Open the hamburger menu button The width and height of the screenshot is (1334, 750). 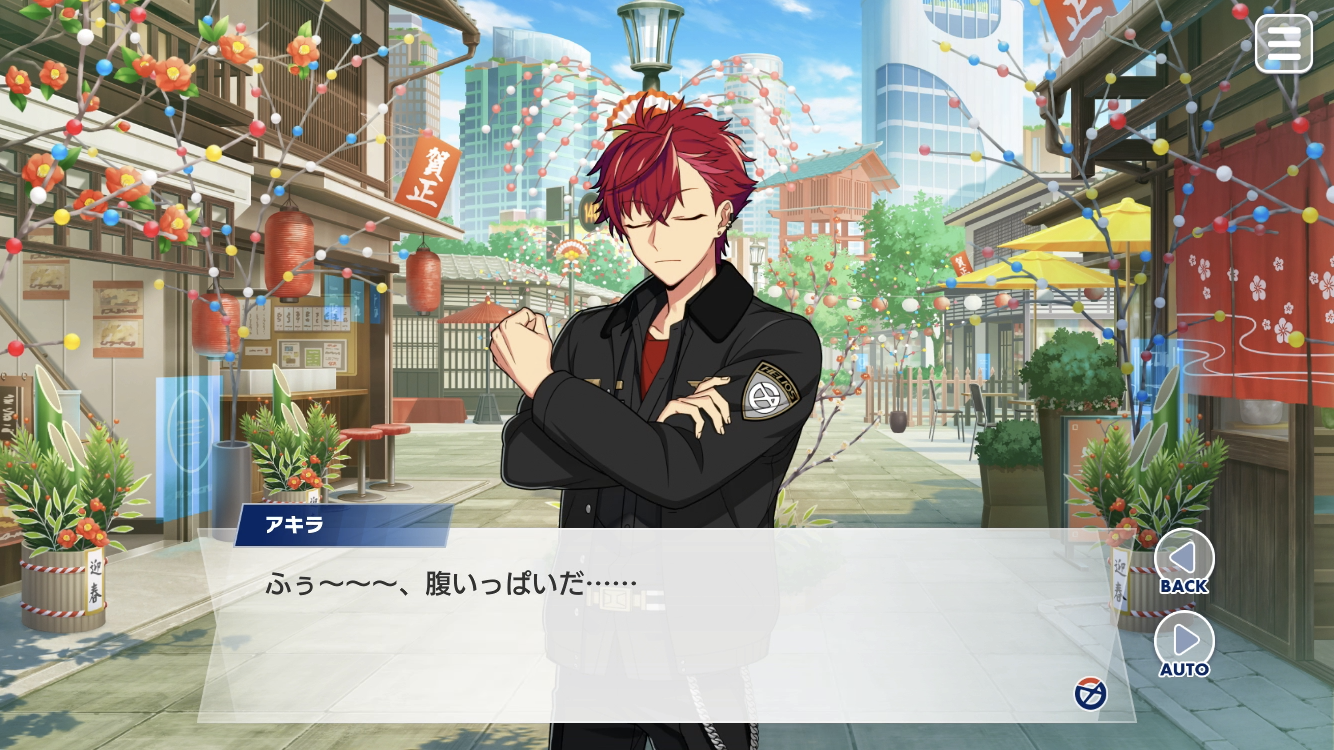1283,44
